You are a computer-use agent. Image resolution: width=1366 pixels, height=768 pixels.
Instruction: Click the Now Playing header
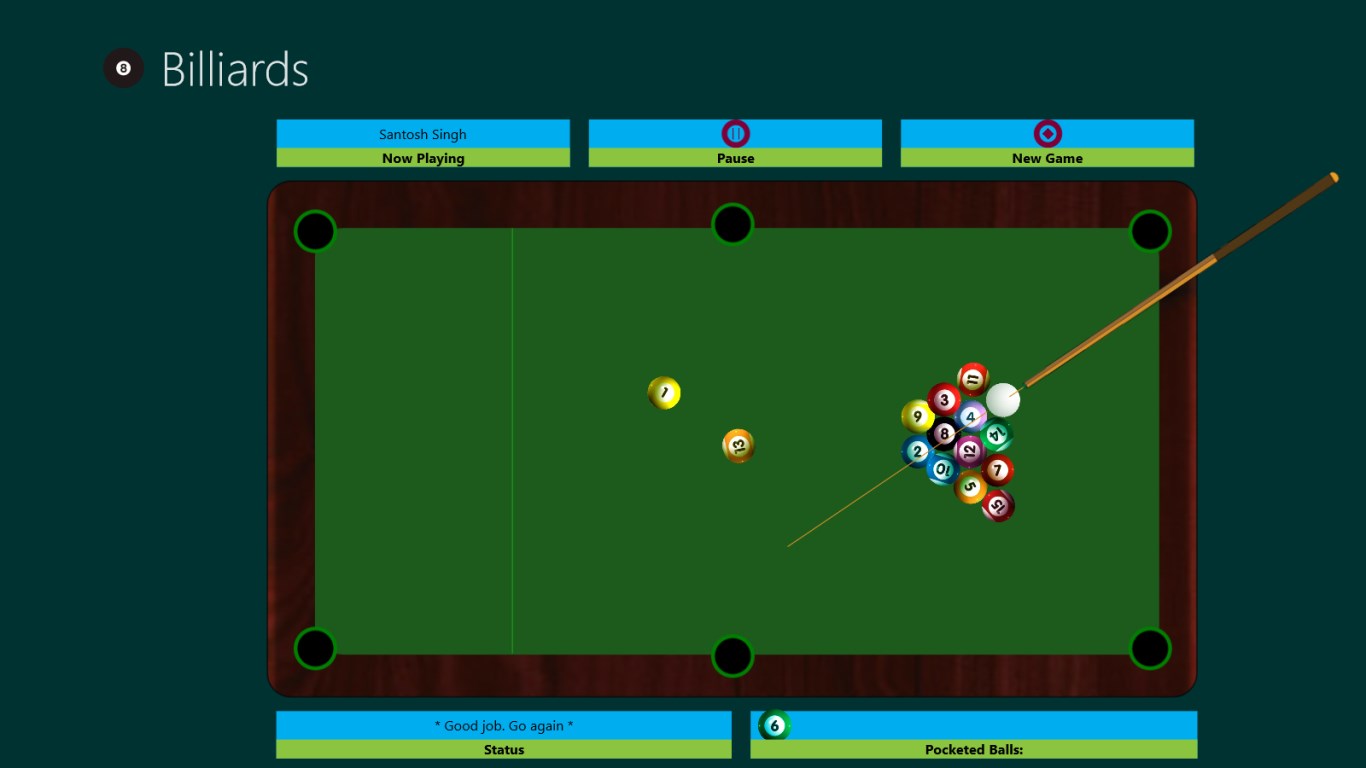click(423, 158)
